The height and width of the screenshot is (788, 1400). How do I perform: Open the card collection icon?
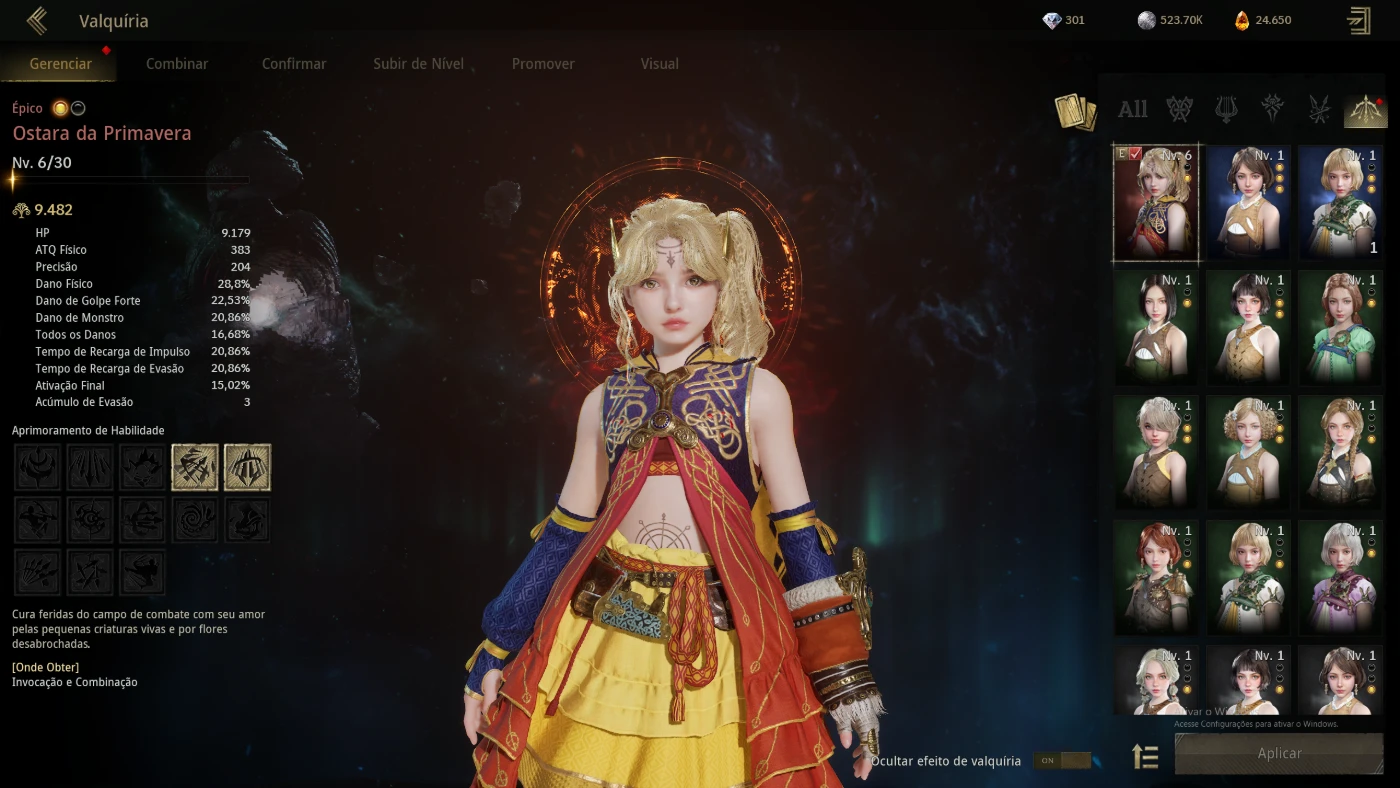1075,111
